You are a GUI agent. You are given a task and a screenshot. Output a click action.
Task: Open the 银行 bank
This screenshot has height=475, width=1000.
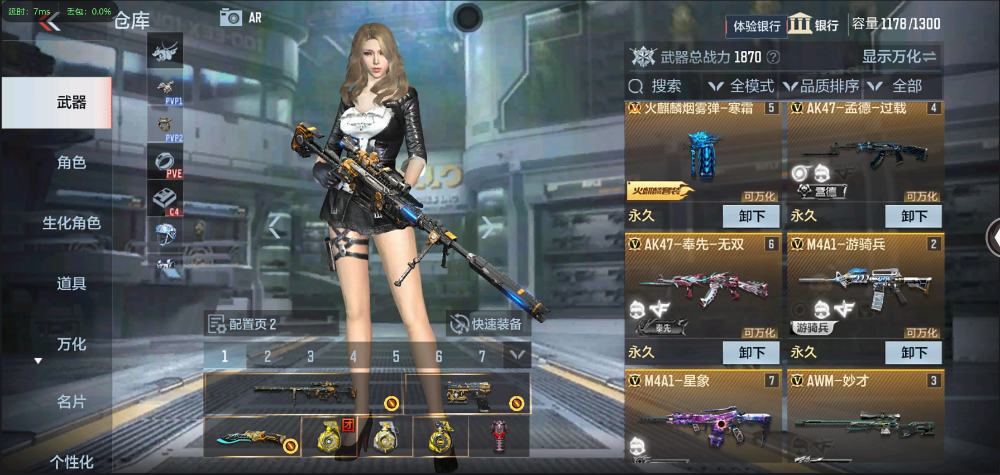coord(815,25)
